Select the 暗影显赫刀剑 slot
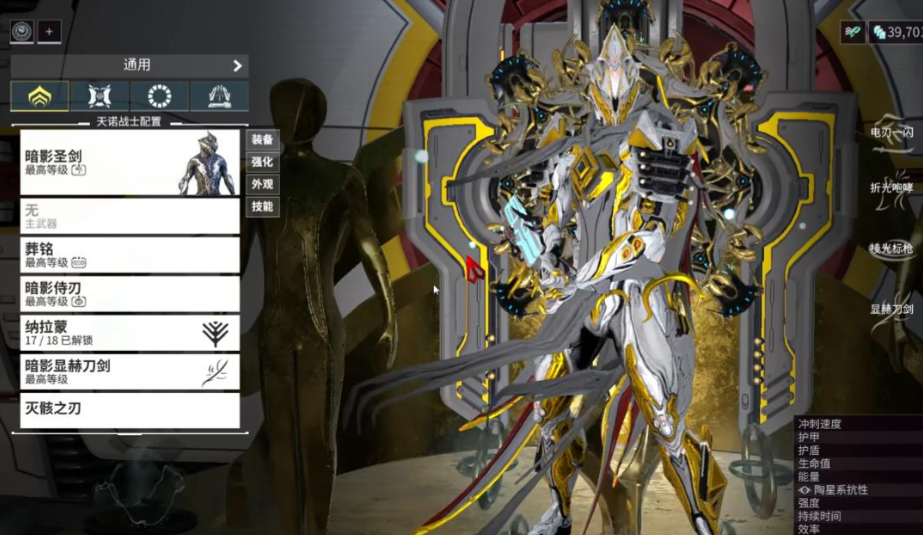This screenshot has width=923, height=535. point(130,372)
